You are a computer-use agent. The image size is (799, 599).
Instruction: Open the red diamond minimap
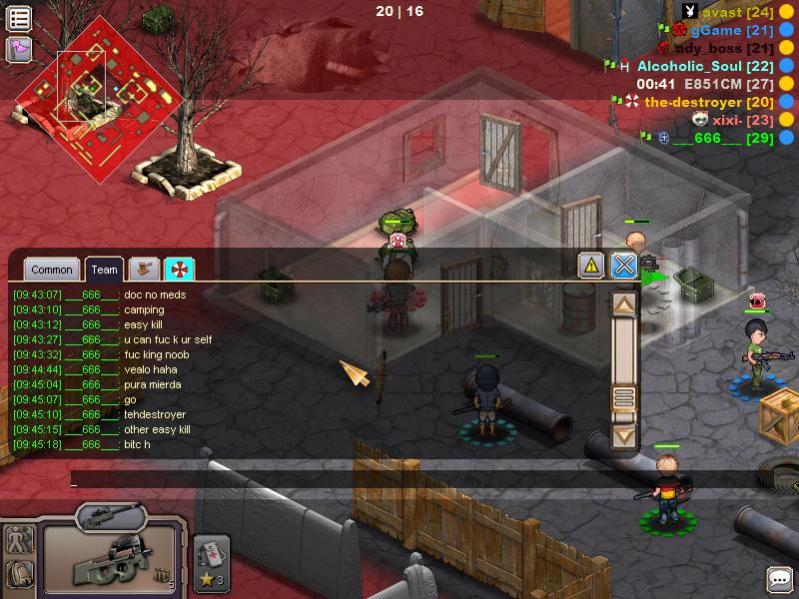pyautogui.click(x=97, y=98)
